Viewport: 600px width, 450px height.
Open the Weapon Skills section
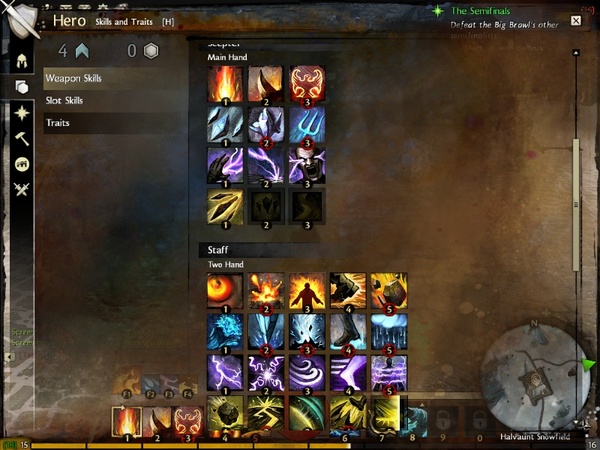click(73, 78)
